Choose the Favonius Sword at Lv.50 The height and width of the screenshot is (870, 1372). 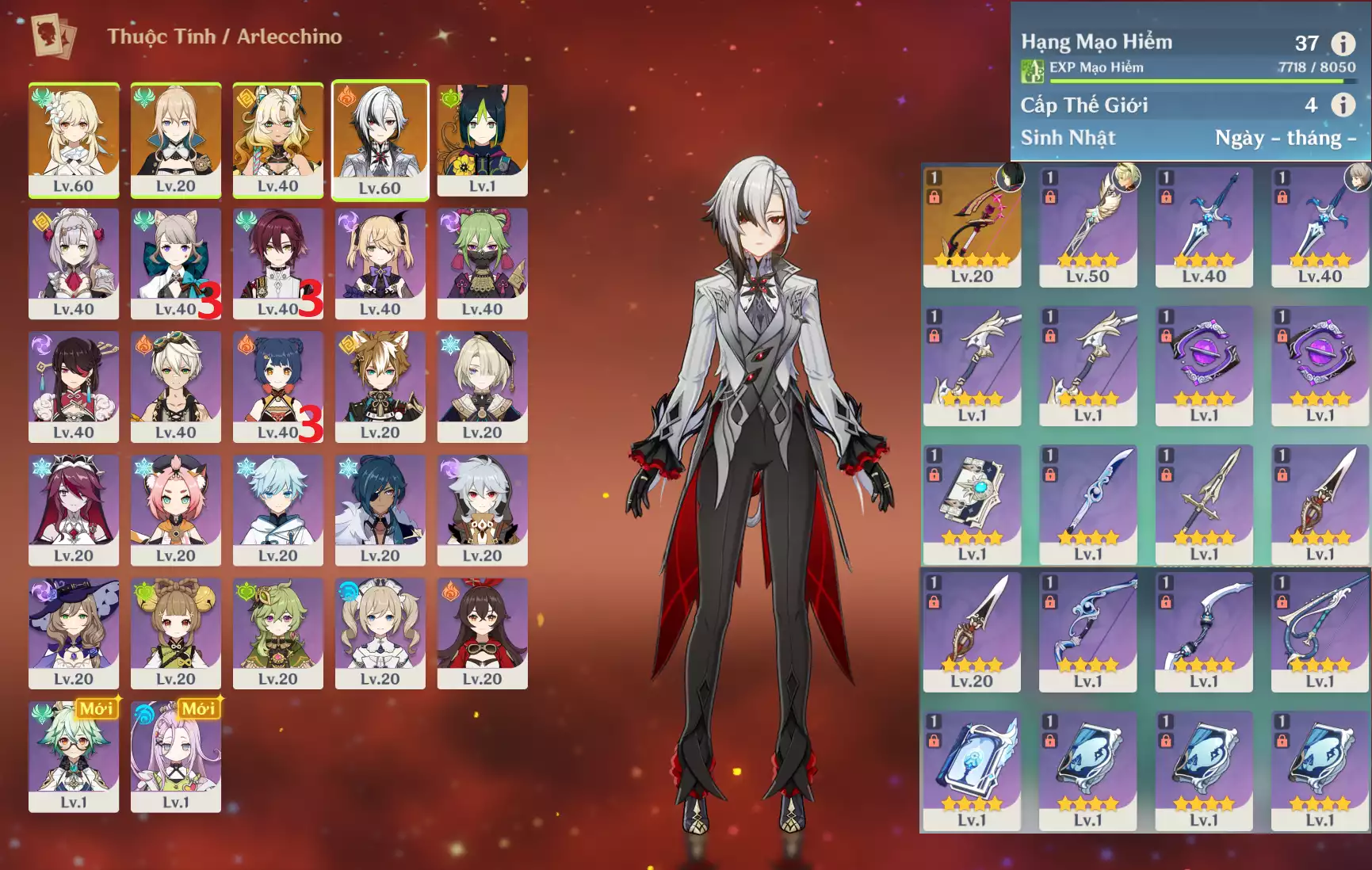click(x=1087, y=226)
